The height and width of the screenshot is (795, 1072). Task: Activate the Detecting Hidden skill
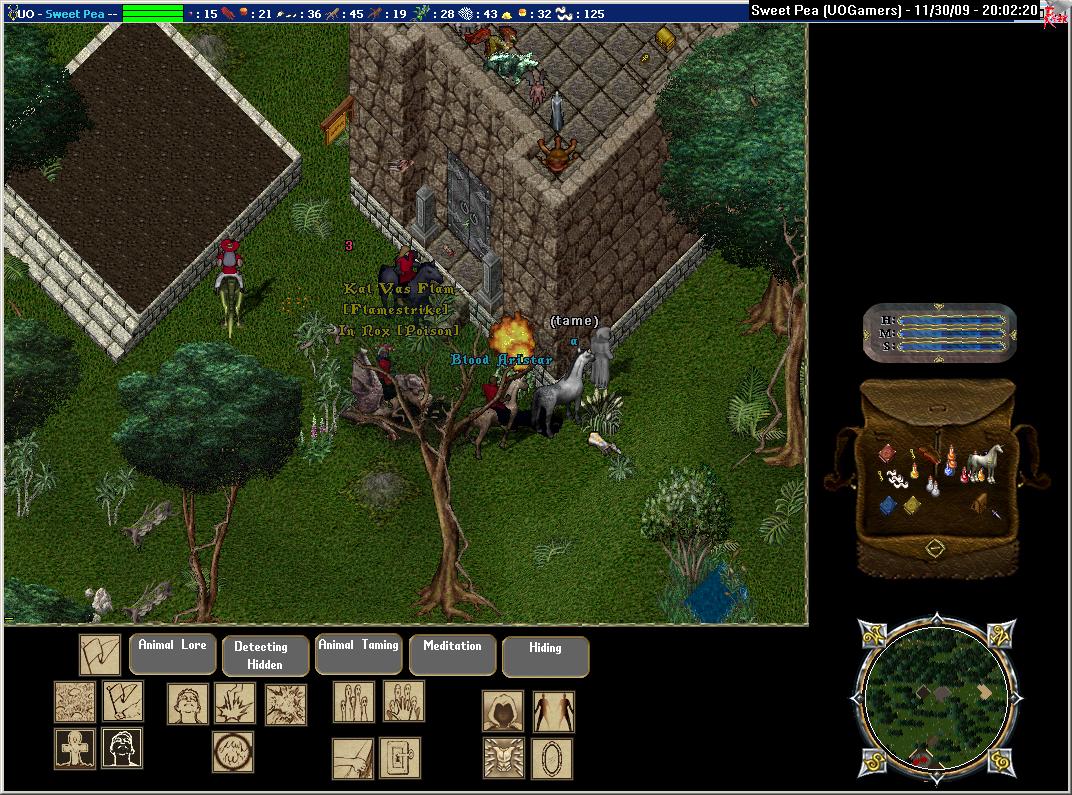pos(265,656)
